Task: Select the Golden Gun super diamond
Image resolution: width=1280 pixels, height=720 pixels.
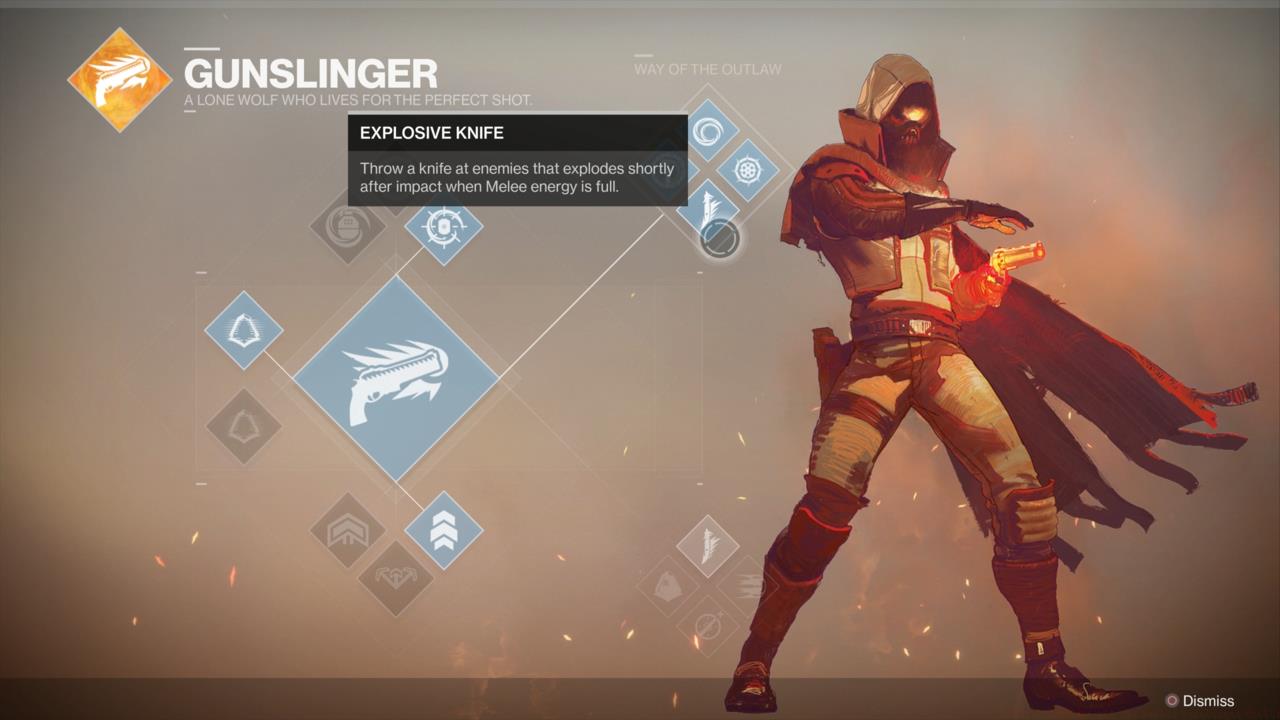Action: [x=396, y=378]
